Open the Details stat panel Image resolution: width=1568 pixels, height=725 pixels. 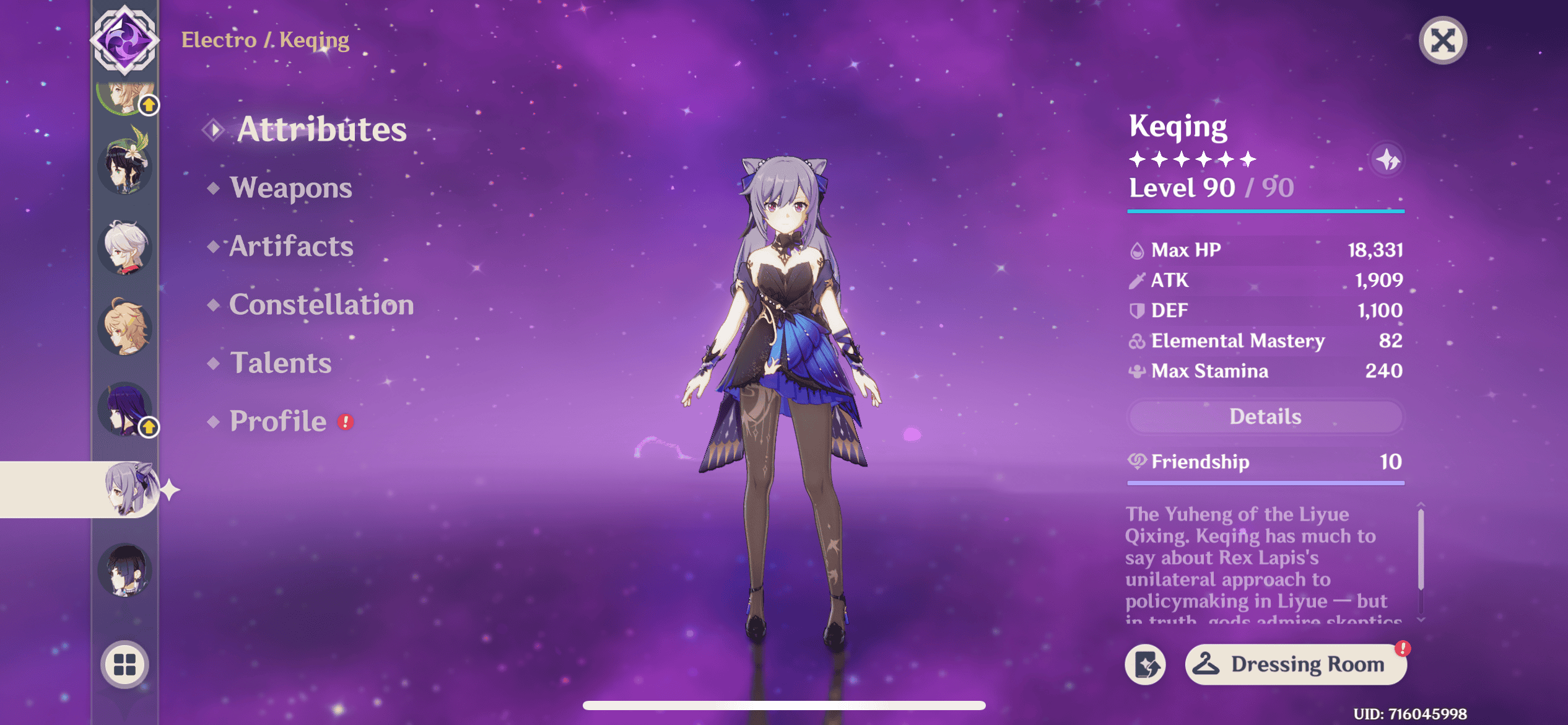point(1265,416)
